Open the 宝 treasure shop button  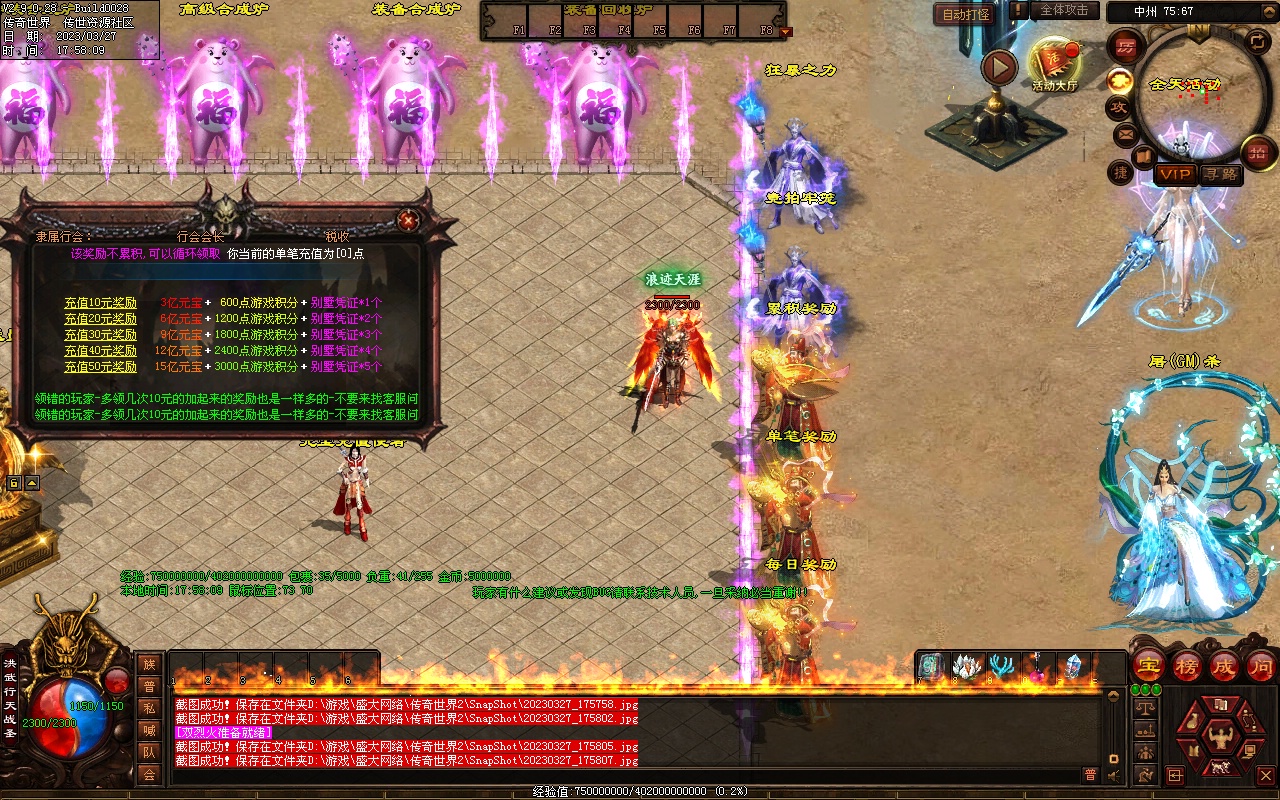(x=1148, y=665)
